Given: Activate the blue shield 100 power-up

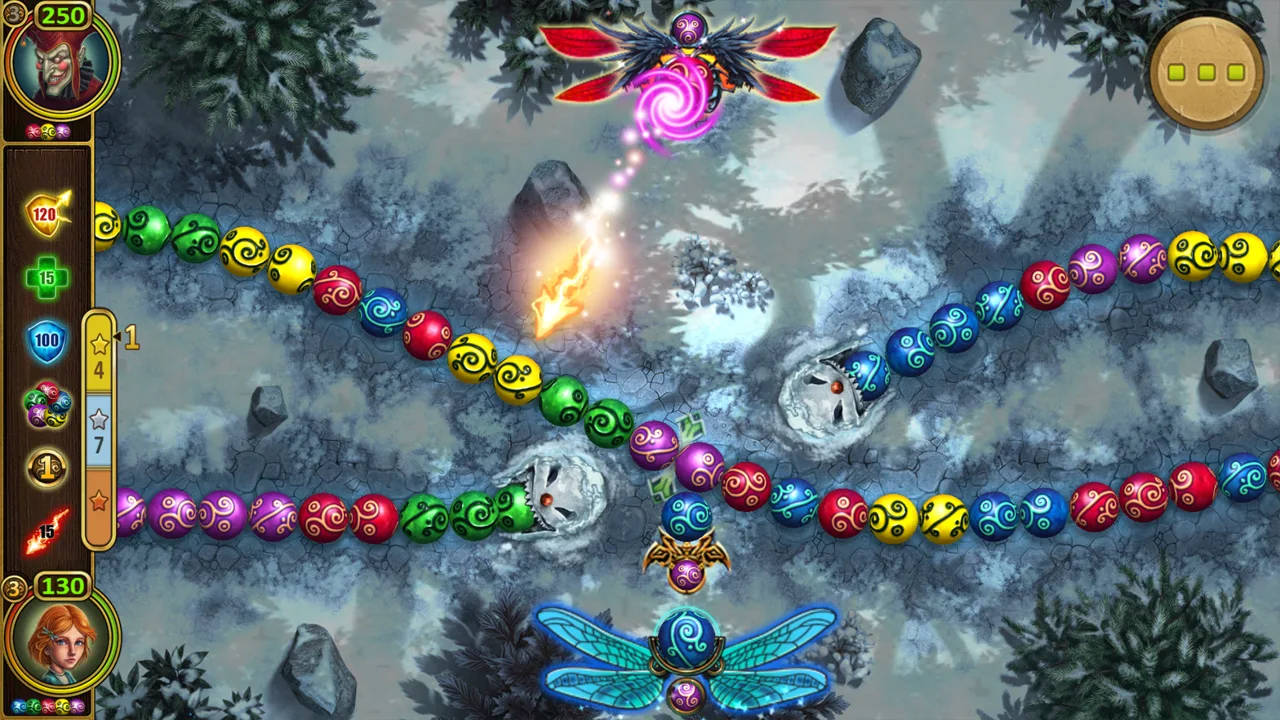Looking at the screenshot, I should tap(47, 341).
